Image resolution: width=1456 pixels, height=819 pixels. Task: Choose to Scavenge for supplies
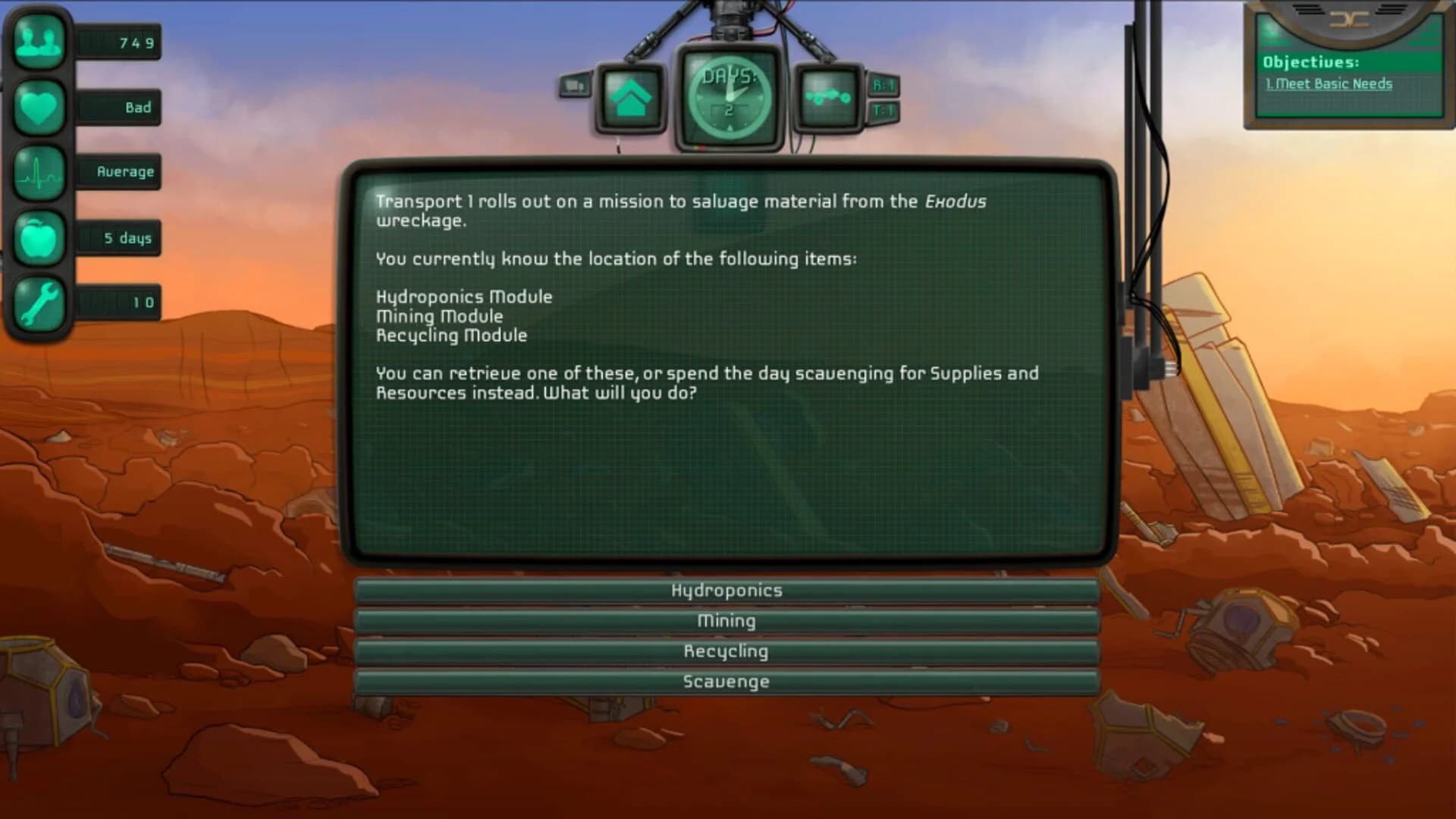(726, 681)
